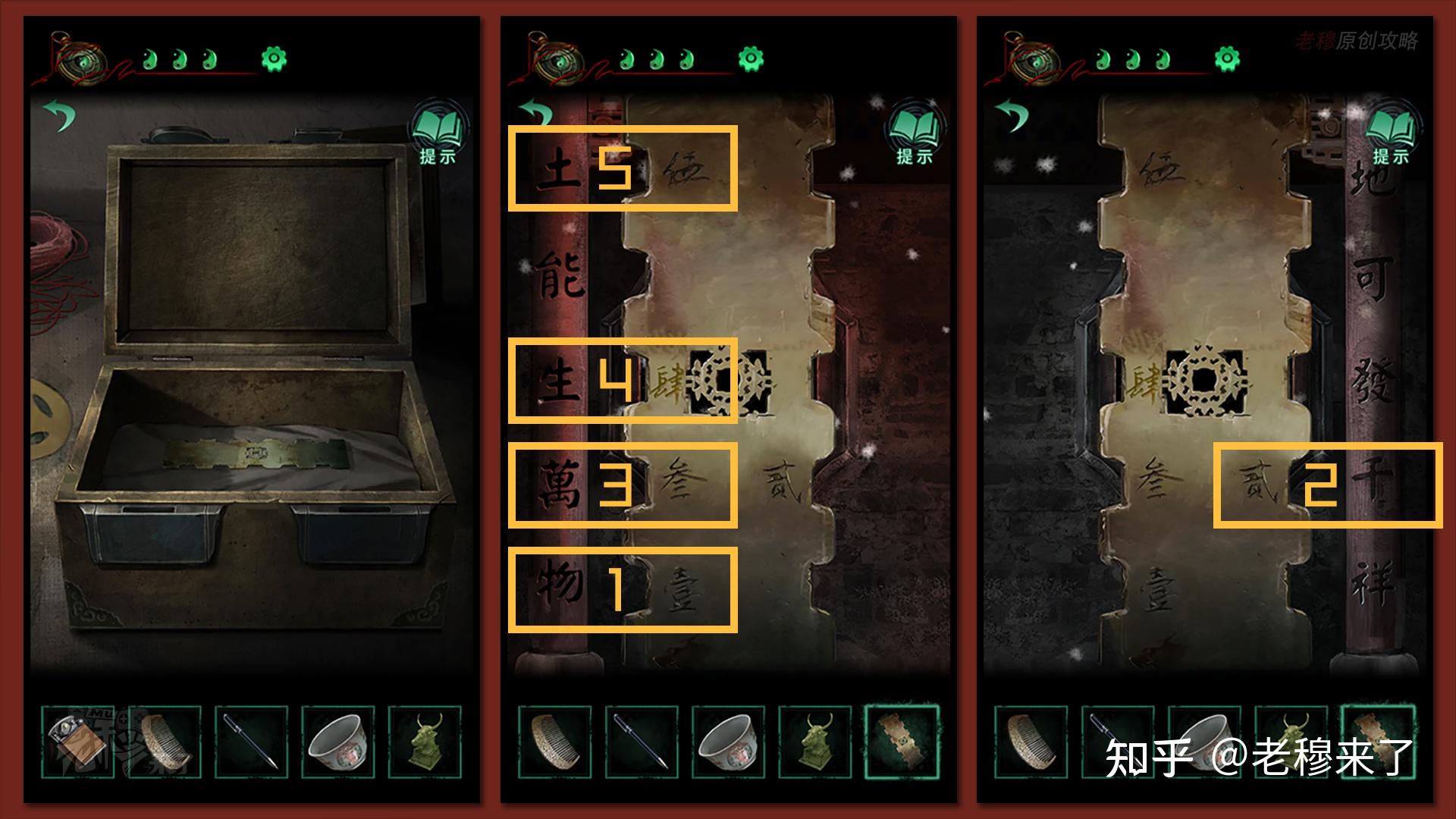Screen dimensions: 1456x819
Task: Open gear settings in the middle panel
Action: (x=751, y=58)
